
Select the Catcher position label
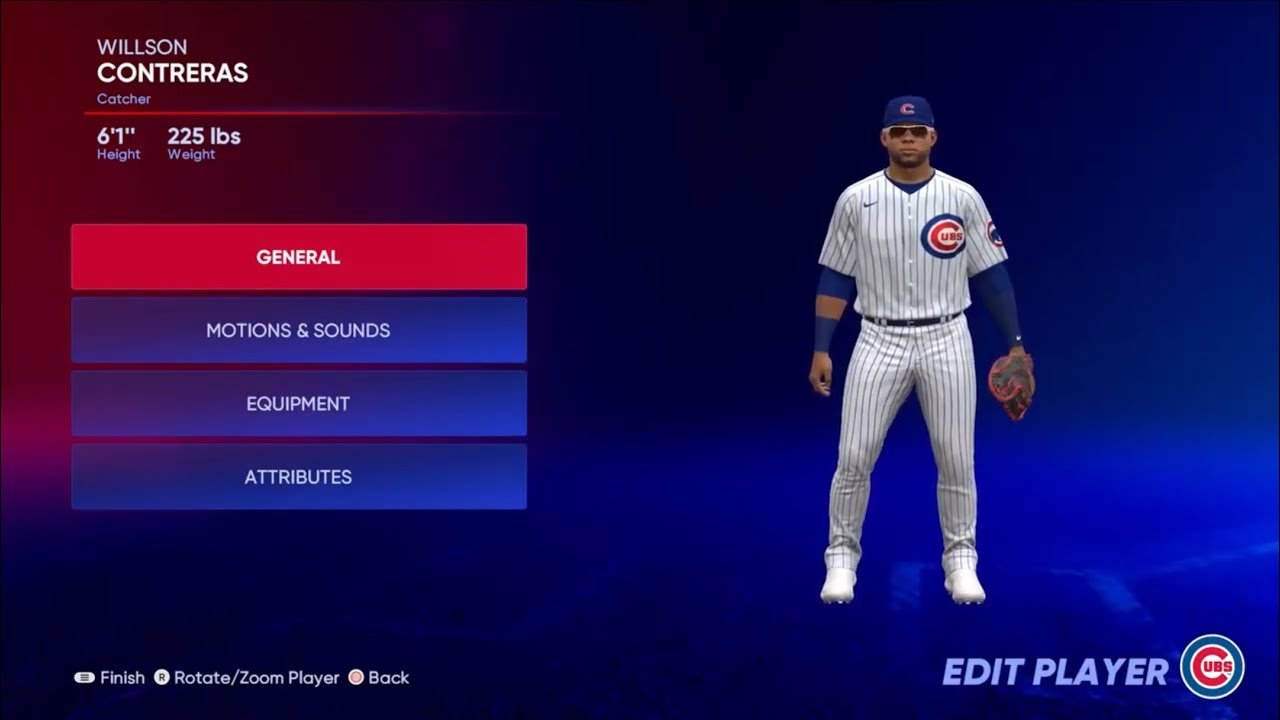point(124,99)
